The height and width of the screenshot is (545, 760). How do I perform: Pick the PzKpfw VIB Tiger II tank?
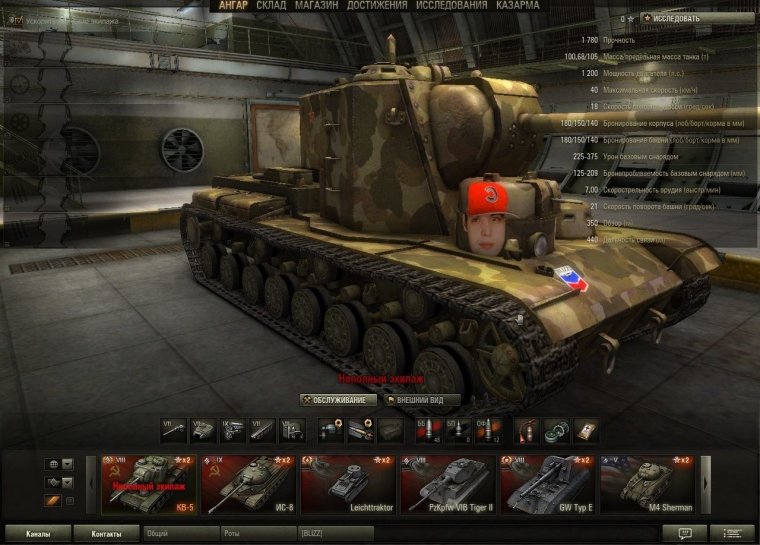click(446, 484)
